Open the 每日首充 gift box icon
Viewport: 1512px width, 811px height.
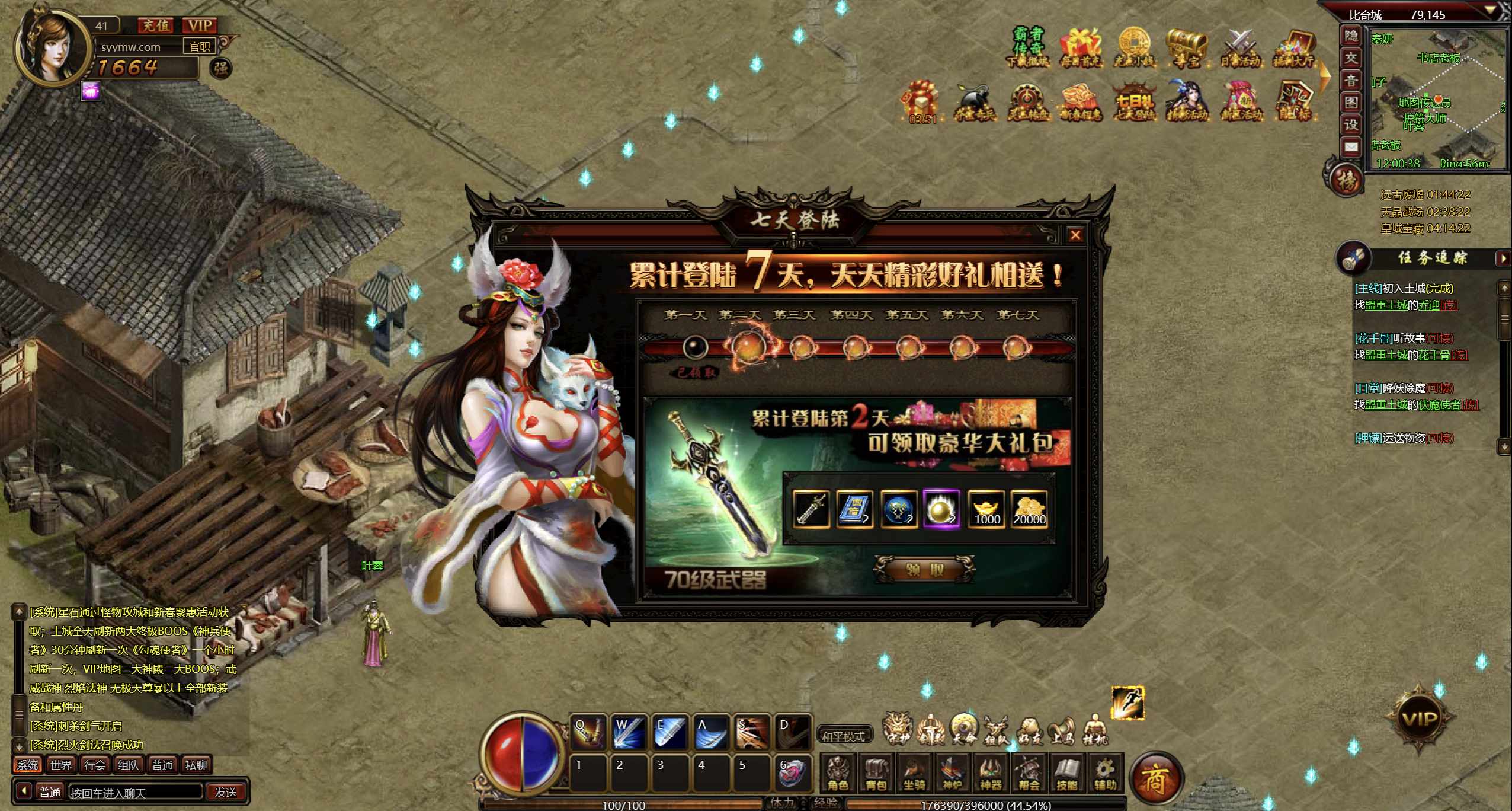[1081, 47]
